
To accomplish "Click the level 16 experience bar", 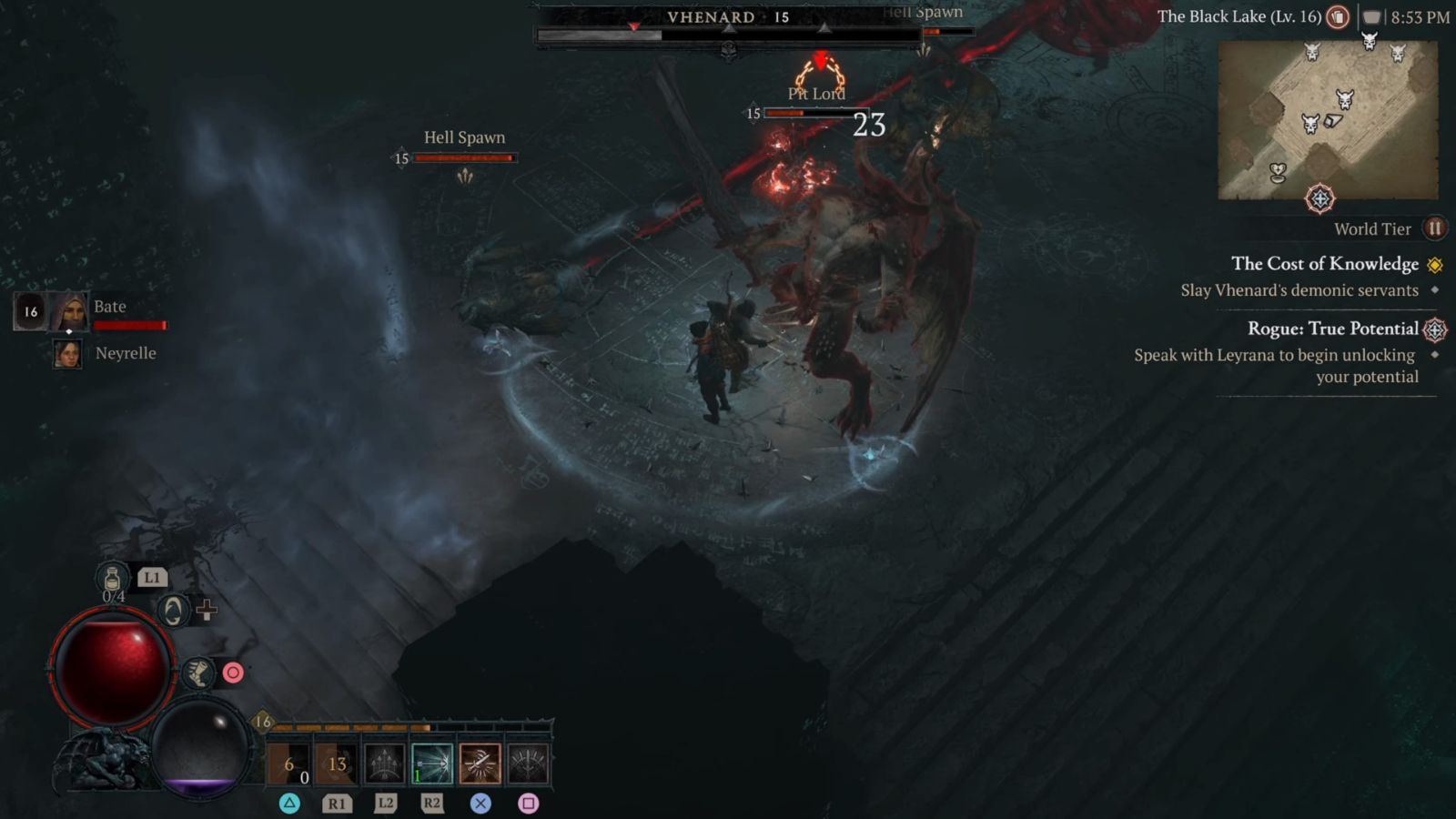I will click(409, 729).
